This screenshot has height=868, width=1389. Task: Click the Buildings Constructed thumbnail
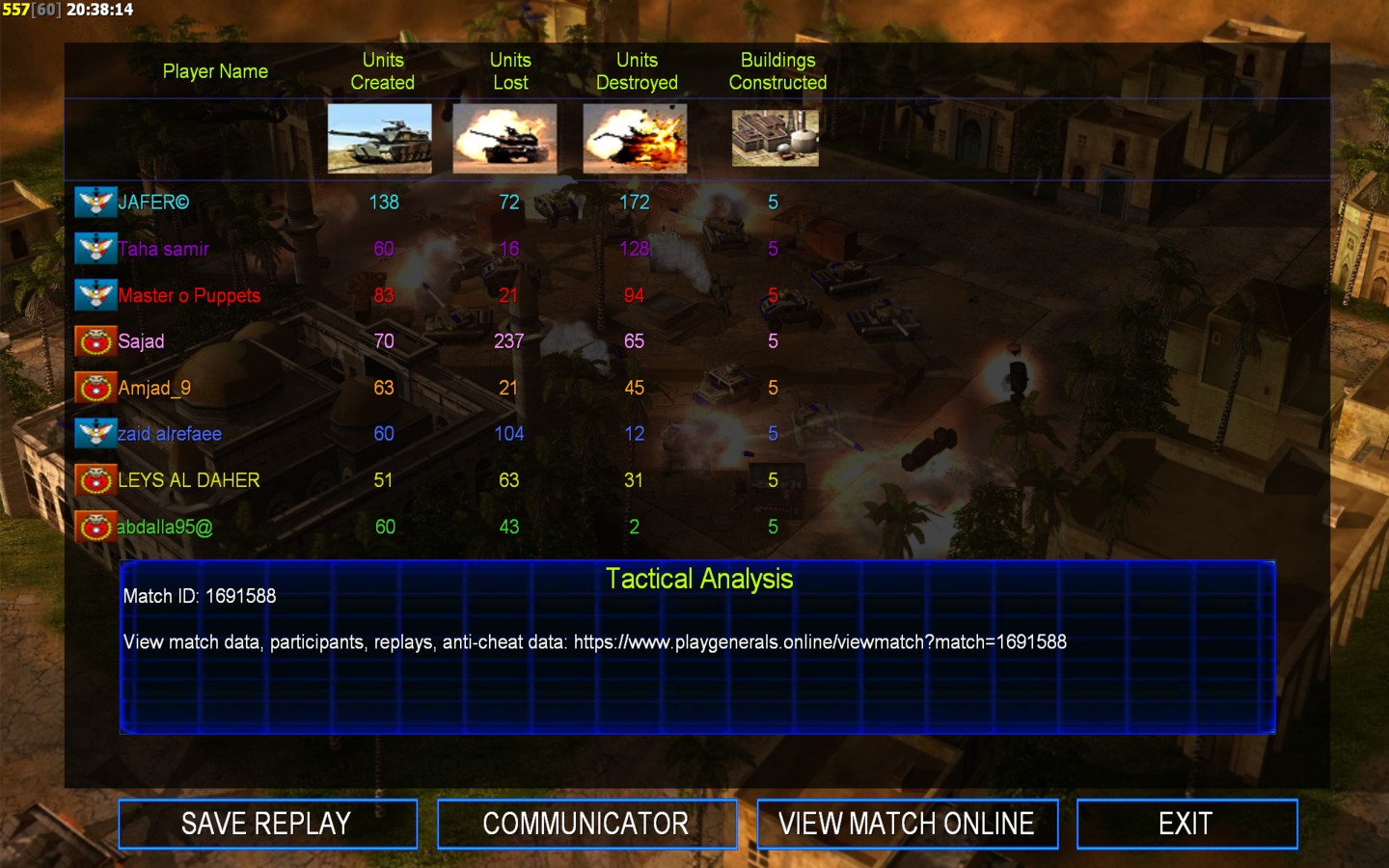[x=776, y=138]
